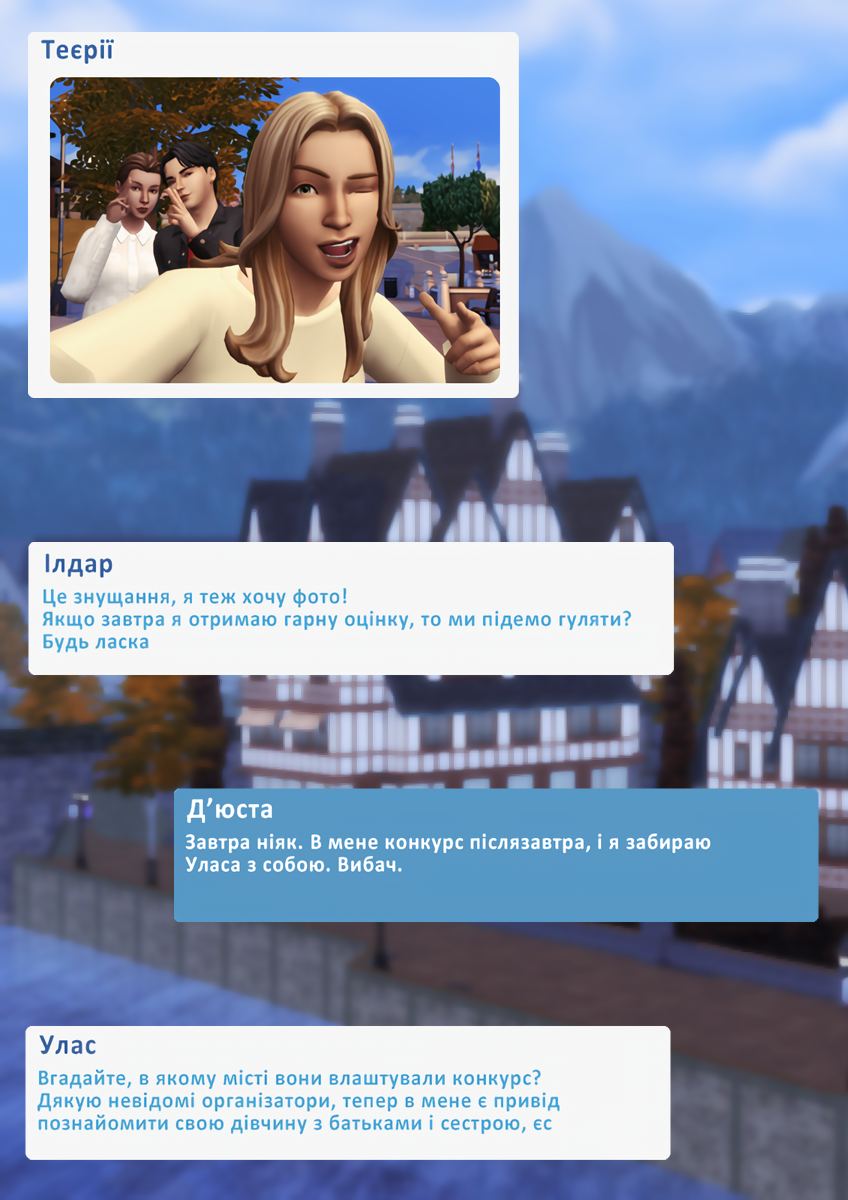Select Улас's message about the contest city

[347, 1092]
